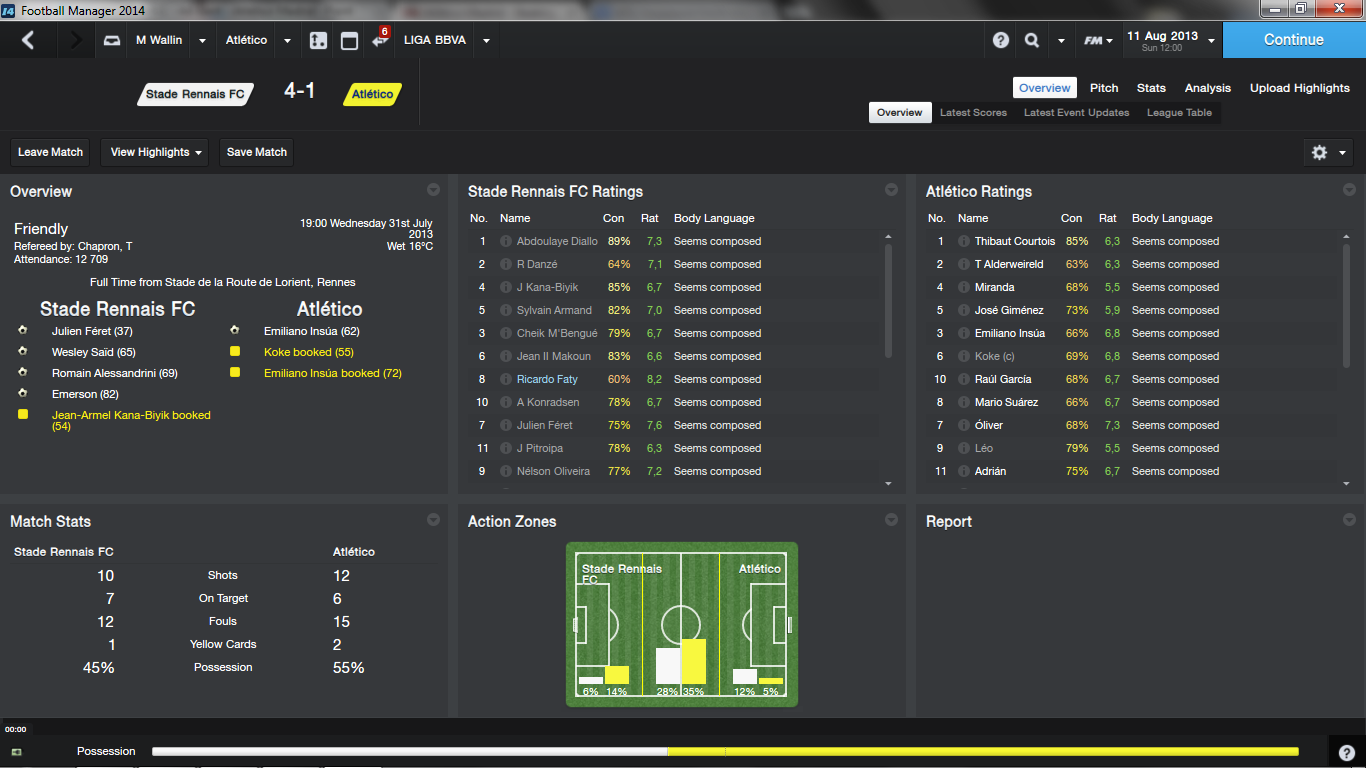This screenshot has width=1366, height=768.
Task: Show the League Table sub-tab
Action: click(x=1179, y=113)
